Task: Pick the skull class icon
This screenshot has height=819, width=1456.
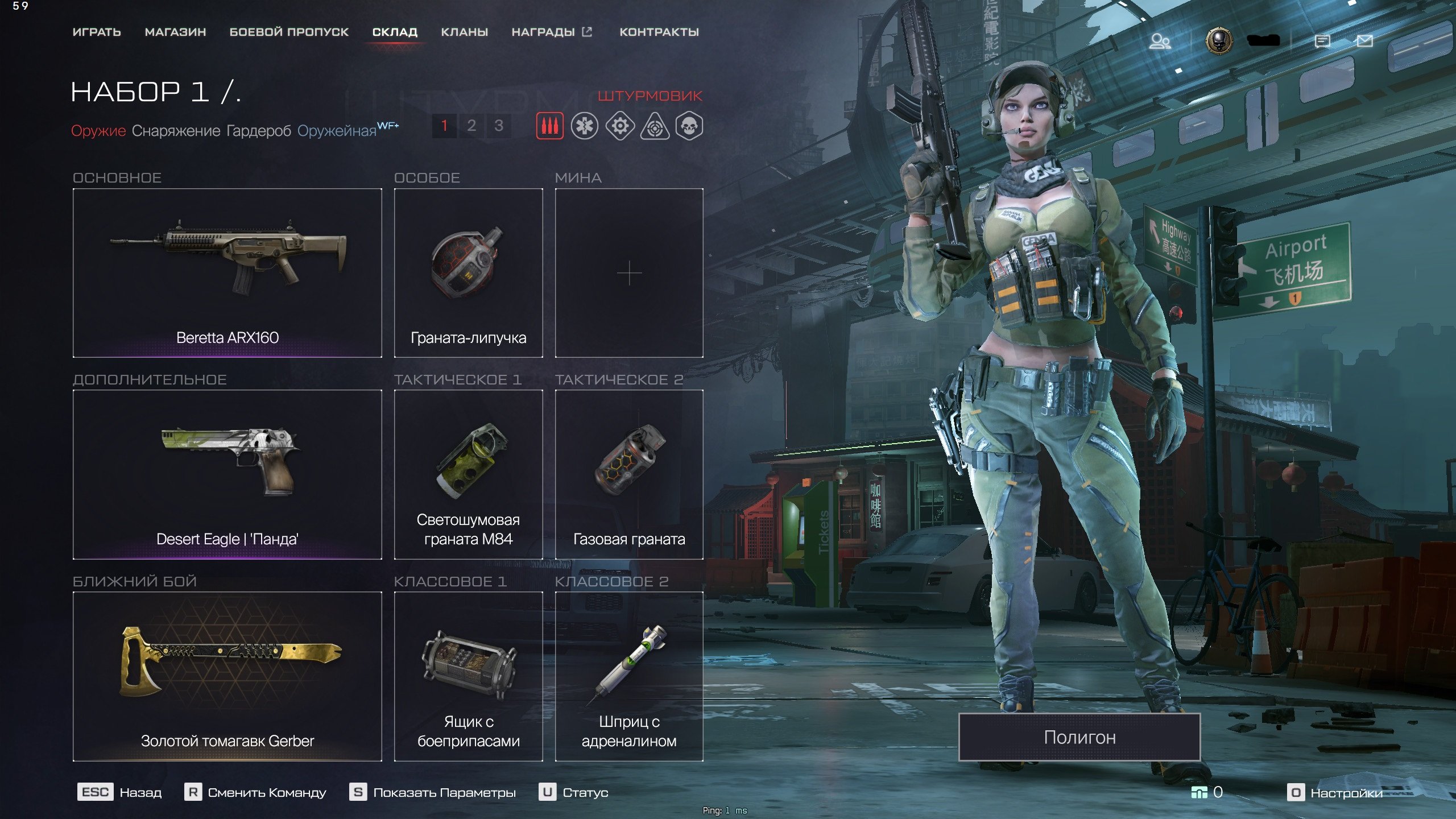Action: click(689, 126)
